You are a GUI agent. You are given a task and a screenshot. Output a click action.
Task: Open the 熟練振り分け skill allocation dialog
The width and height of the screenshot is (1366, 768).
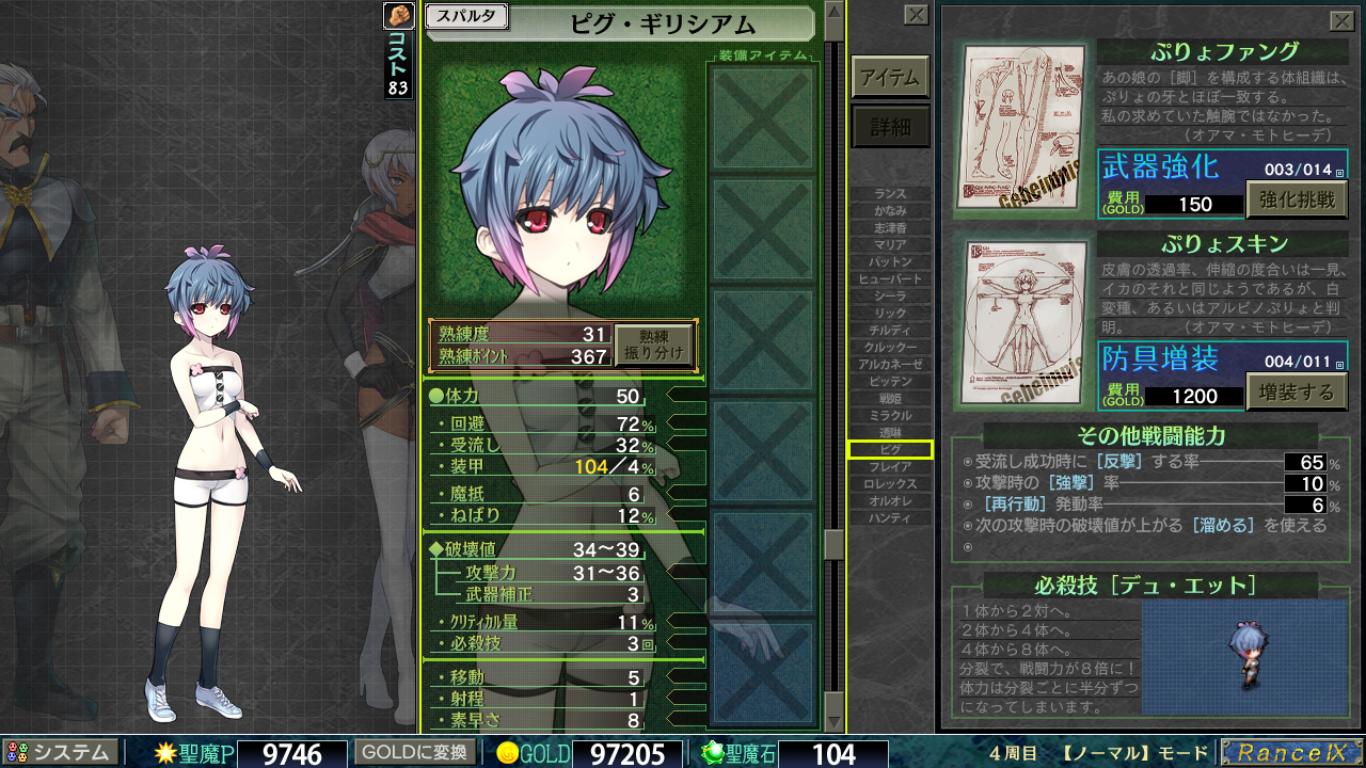(x=655, y=345)
